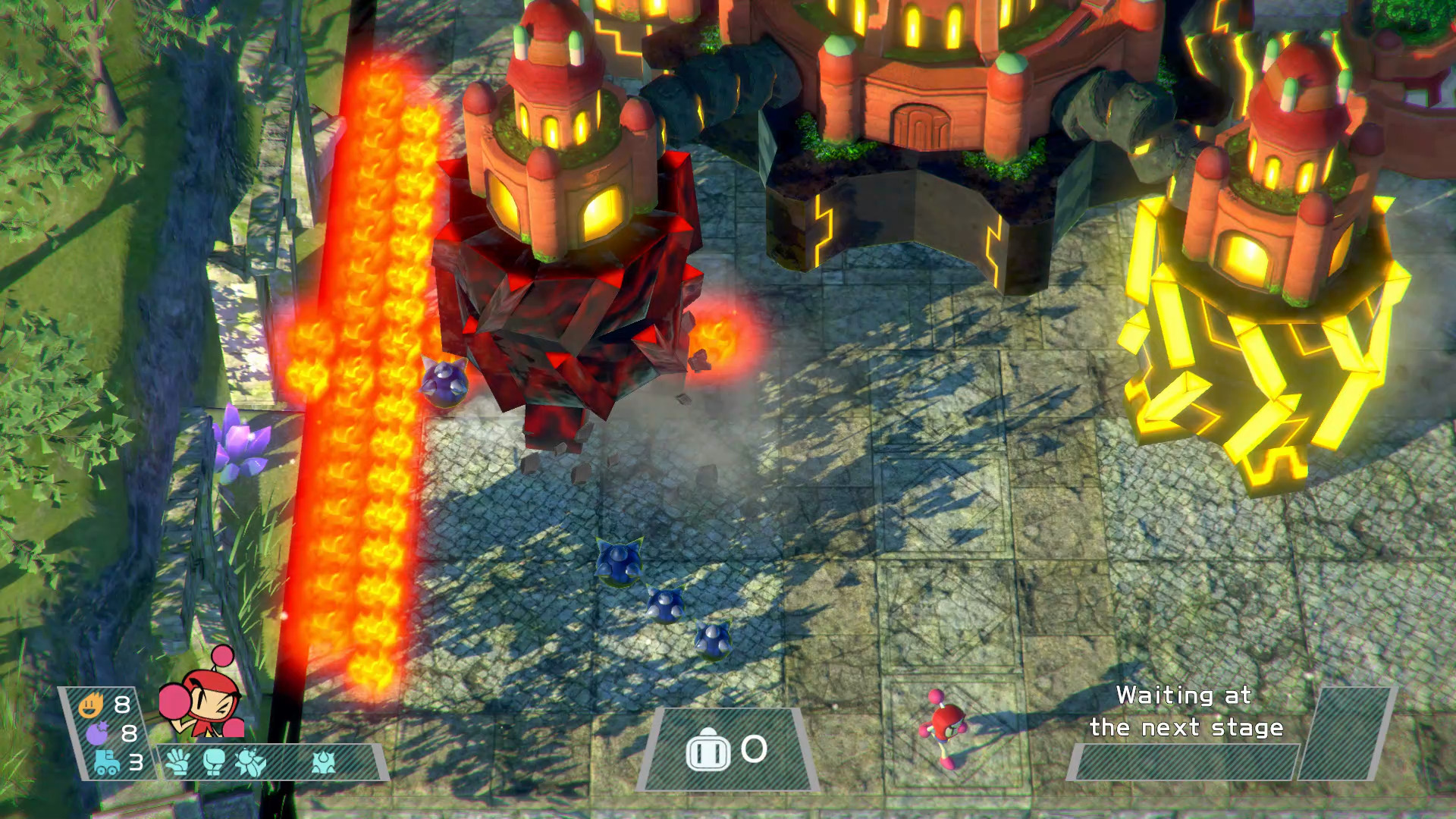1456x819 pixels.
Task: Select the orange fire power icon
Action: 91,705
